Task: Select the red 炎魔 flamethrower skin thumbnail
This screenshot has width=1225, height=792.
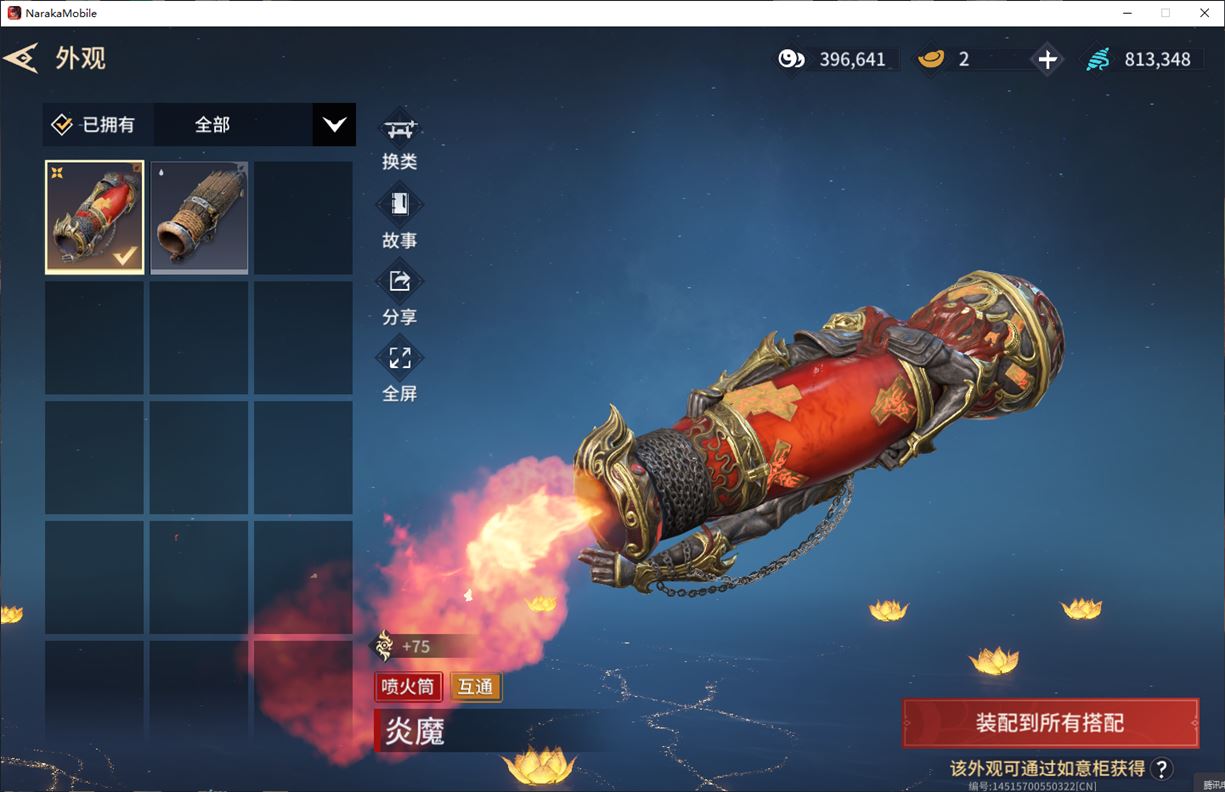Action: pos(95,217)
